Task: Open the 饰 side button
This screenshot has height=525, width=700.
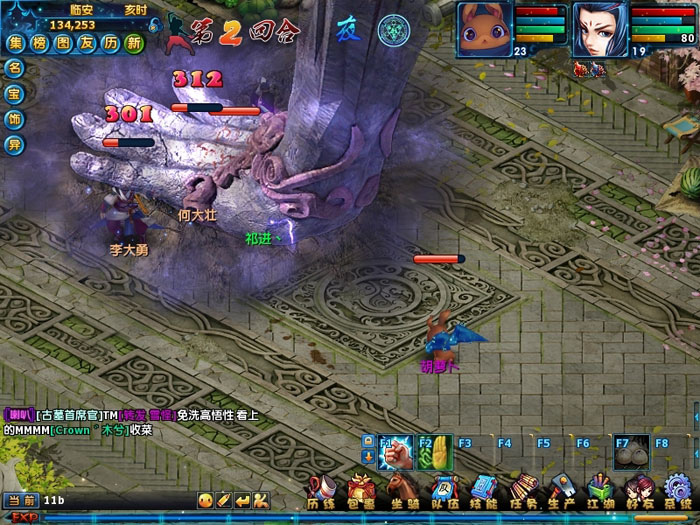Action: click(14, 119)
